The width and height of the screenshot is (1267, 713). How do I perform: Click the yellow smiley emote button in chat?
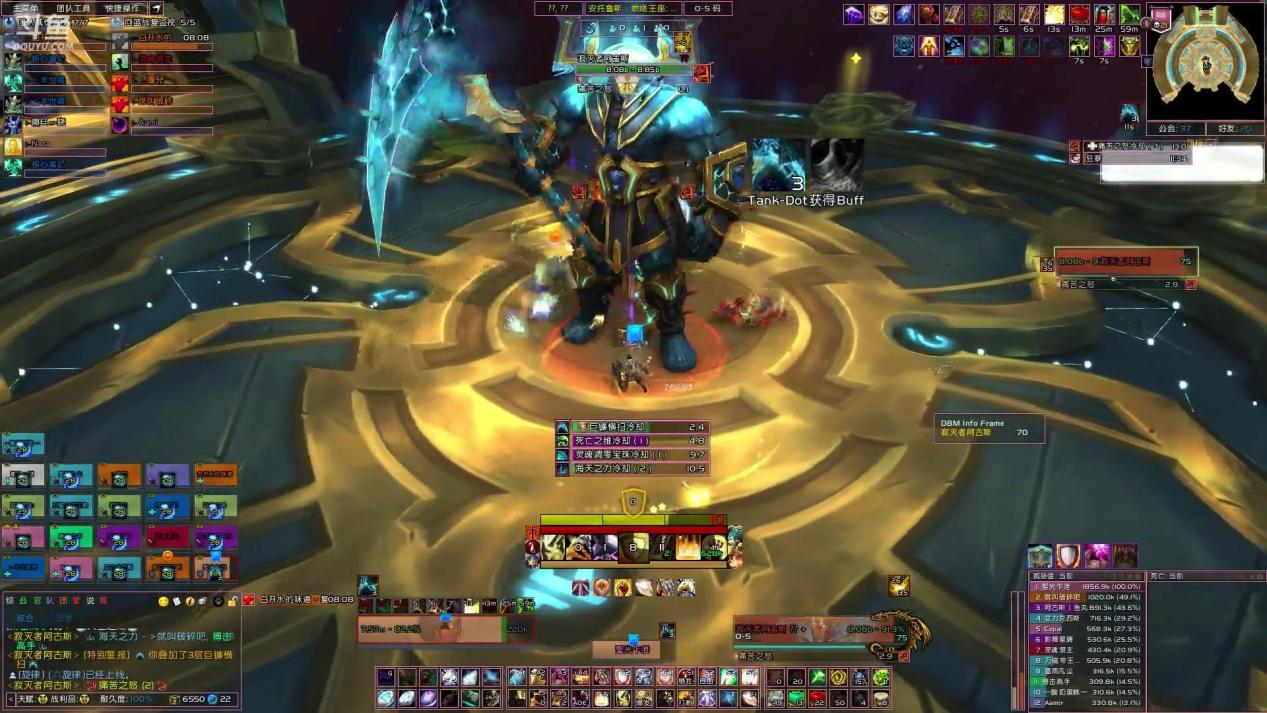[164, 601]
